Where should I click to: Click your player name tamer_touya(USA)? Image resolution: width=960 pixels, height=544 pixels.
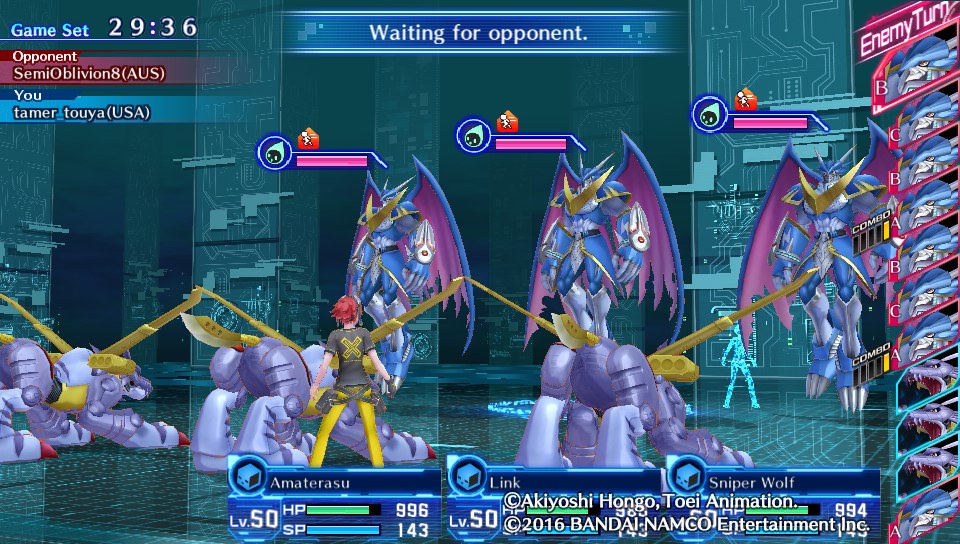pos(82,112)
